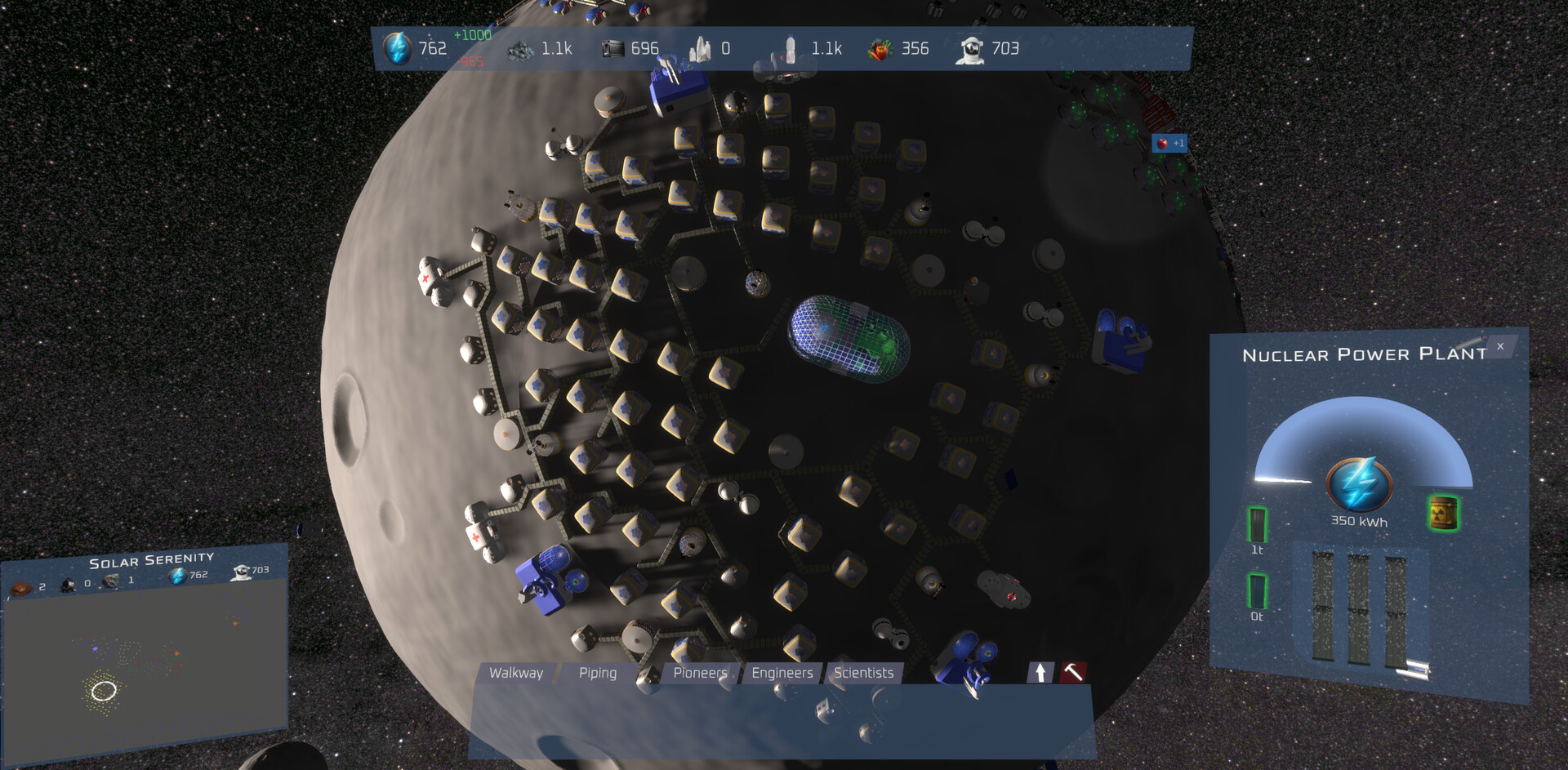Select the Walkway tab
Image resolution: width=1568 pixels, height=770 pixels.
[x=516, y=673]
